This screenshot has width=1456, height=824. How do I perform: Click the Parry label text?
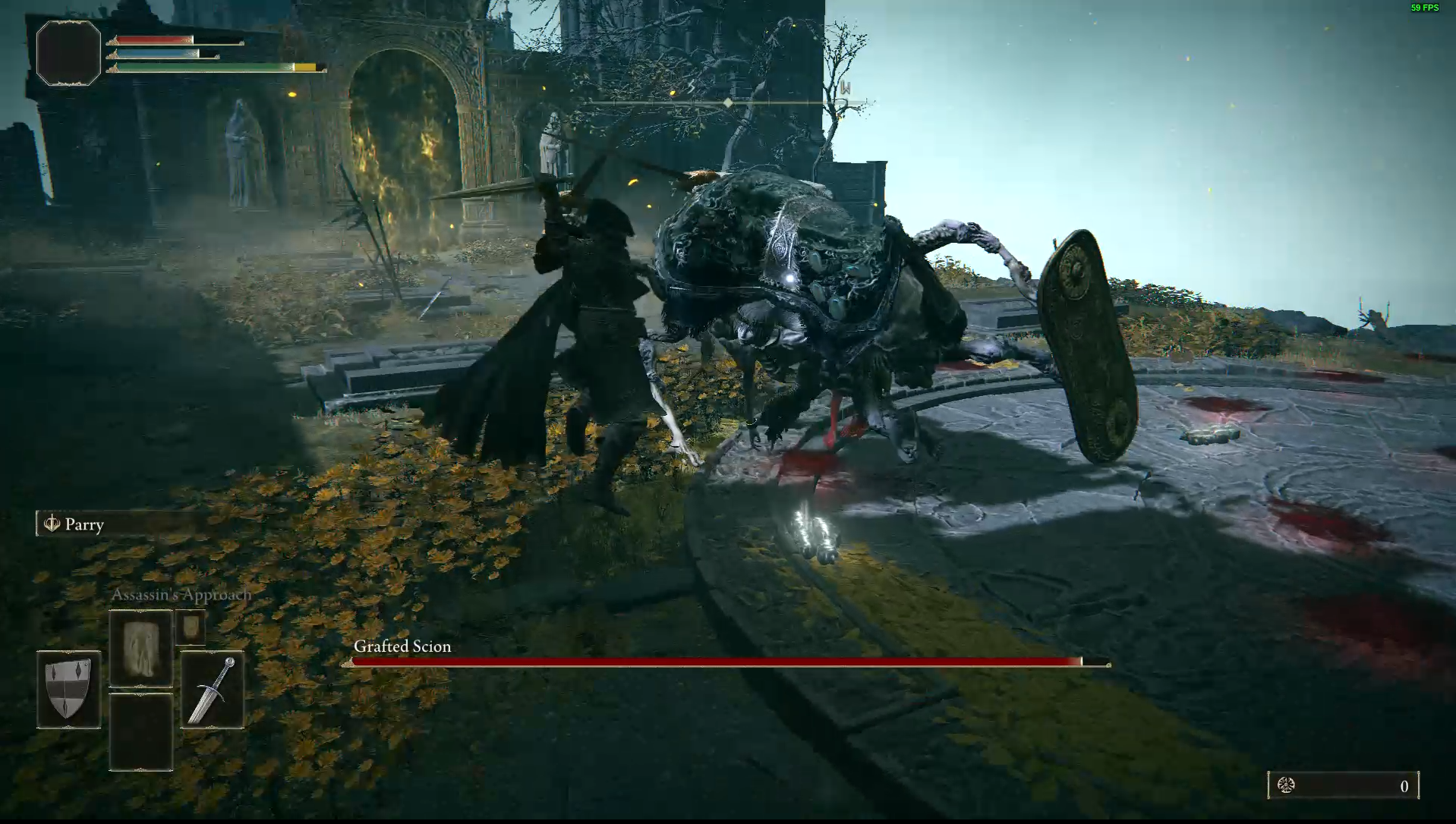84,524
